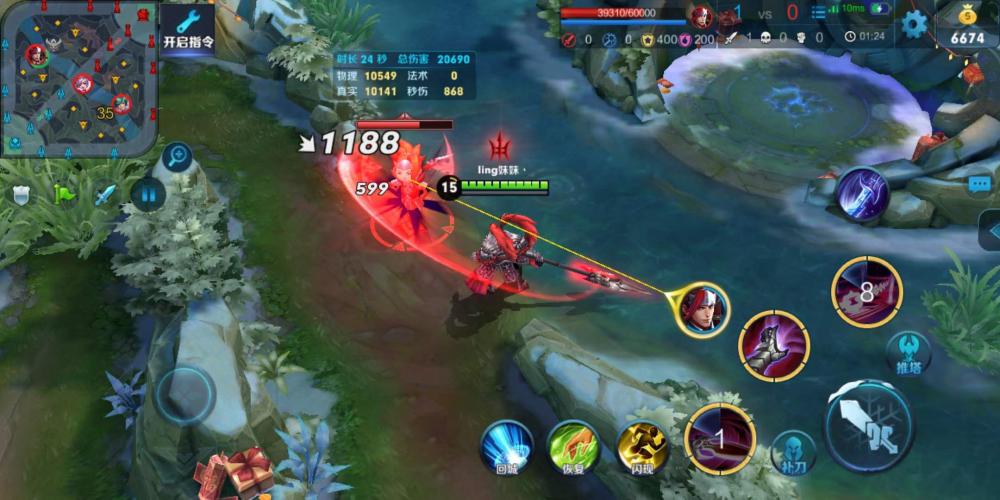1000x500 pixels.
Task: Pause the match with the pause button
Action: [x=148, y=193]
